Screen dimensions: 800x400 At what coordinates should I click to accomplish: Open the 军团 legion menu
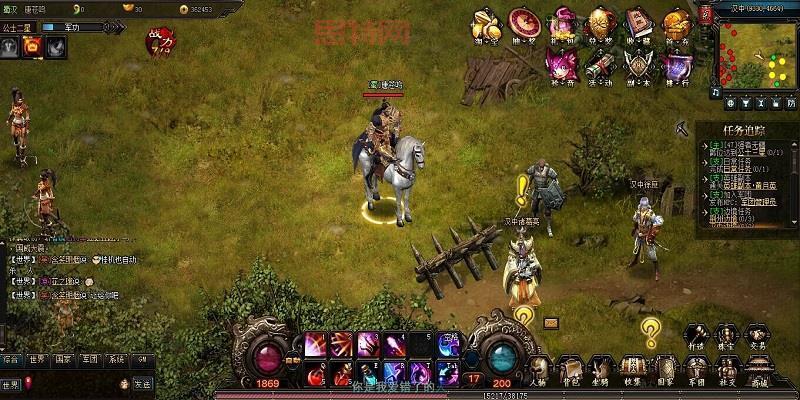[x=695, y=368]
